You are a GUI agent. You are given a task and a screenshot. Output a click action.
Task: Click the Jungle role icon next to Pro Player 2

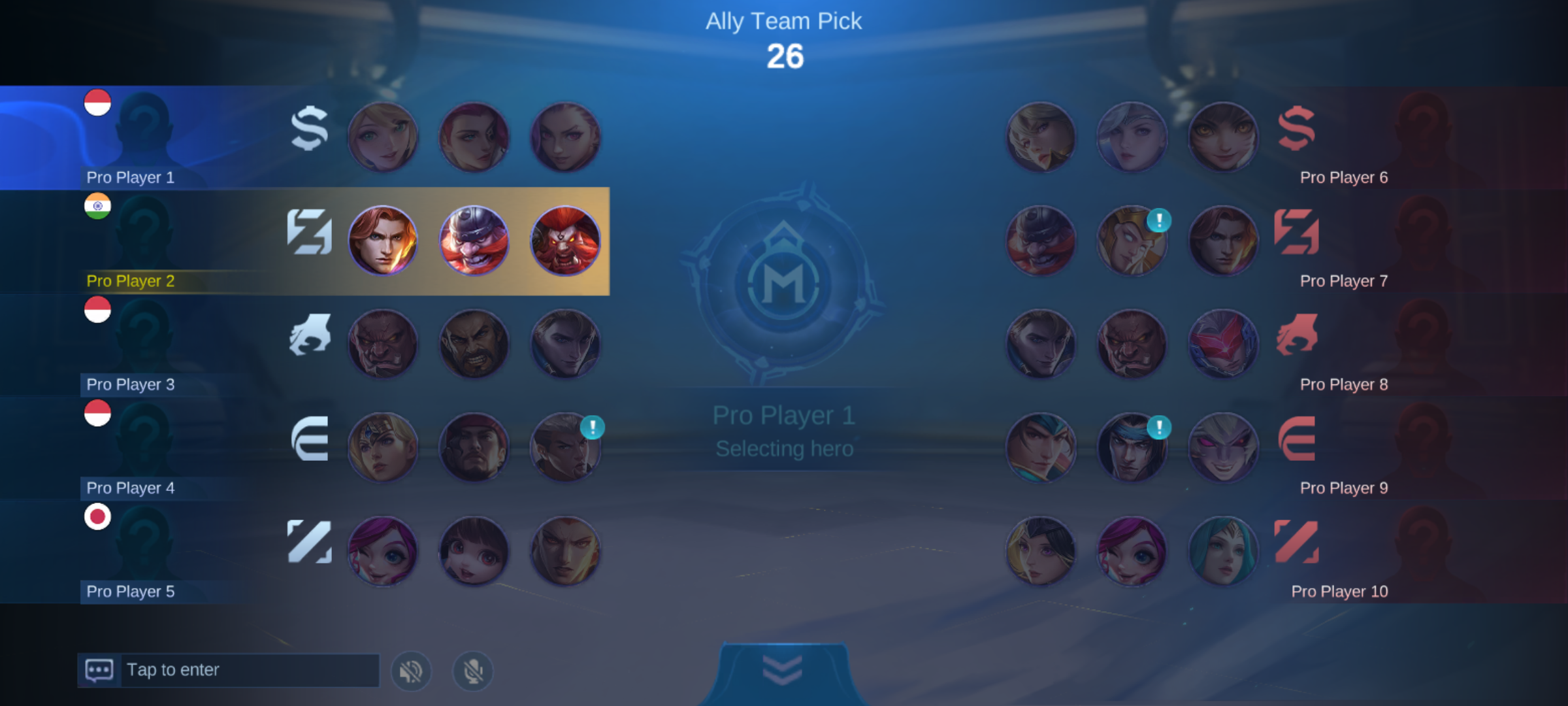(x=309, y=232)
